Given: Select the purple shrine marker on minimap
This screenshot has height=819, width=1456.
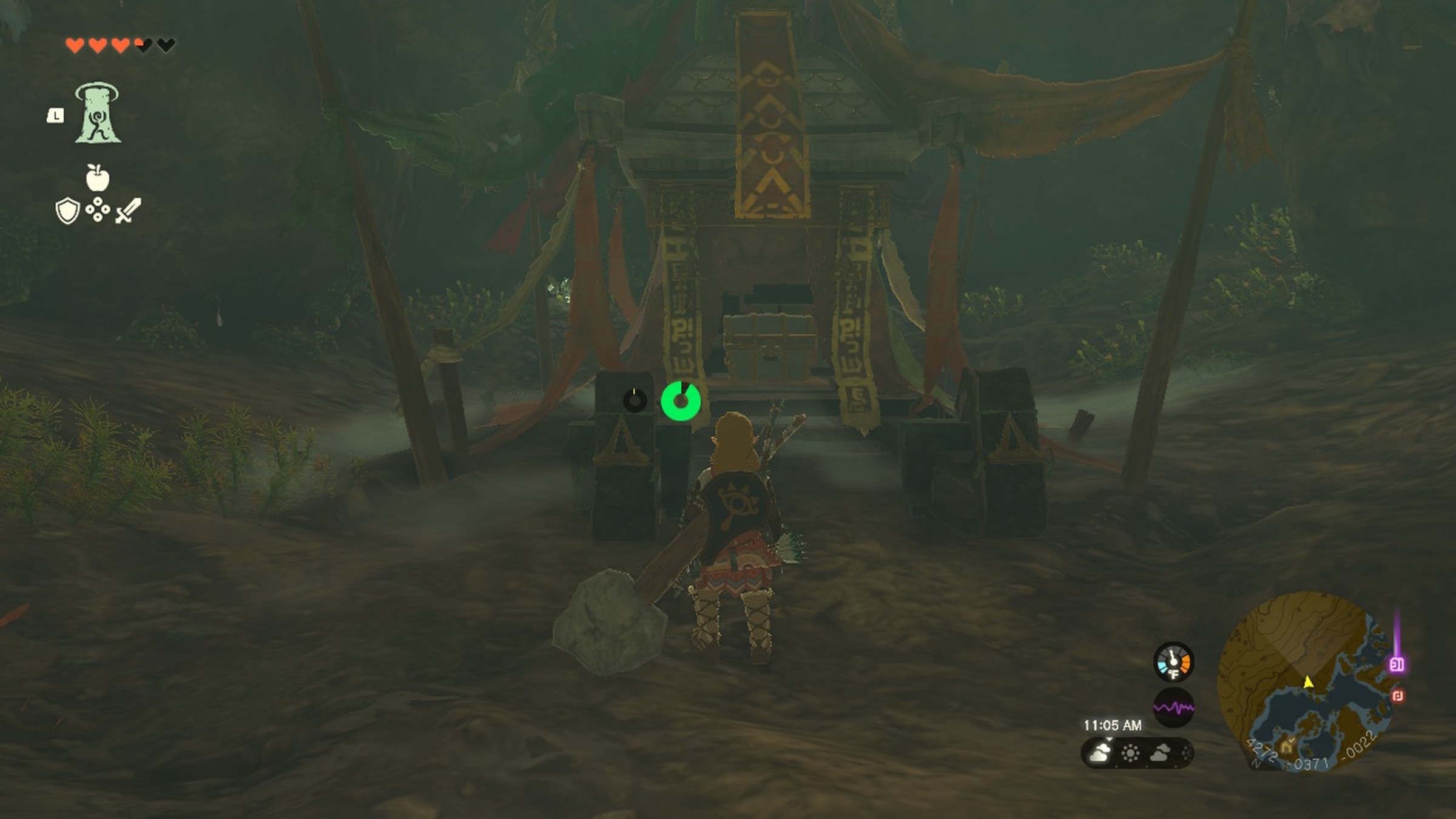Looking at the screenshot, I should click(x=1397, y=664).
